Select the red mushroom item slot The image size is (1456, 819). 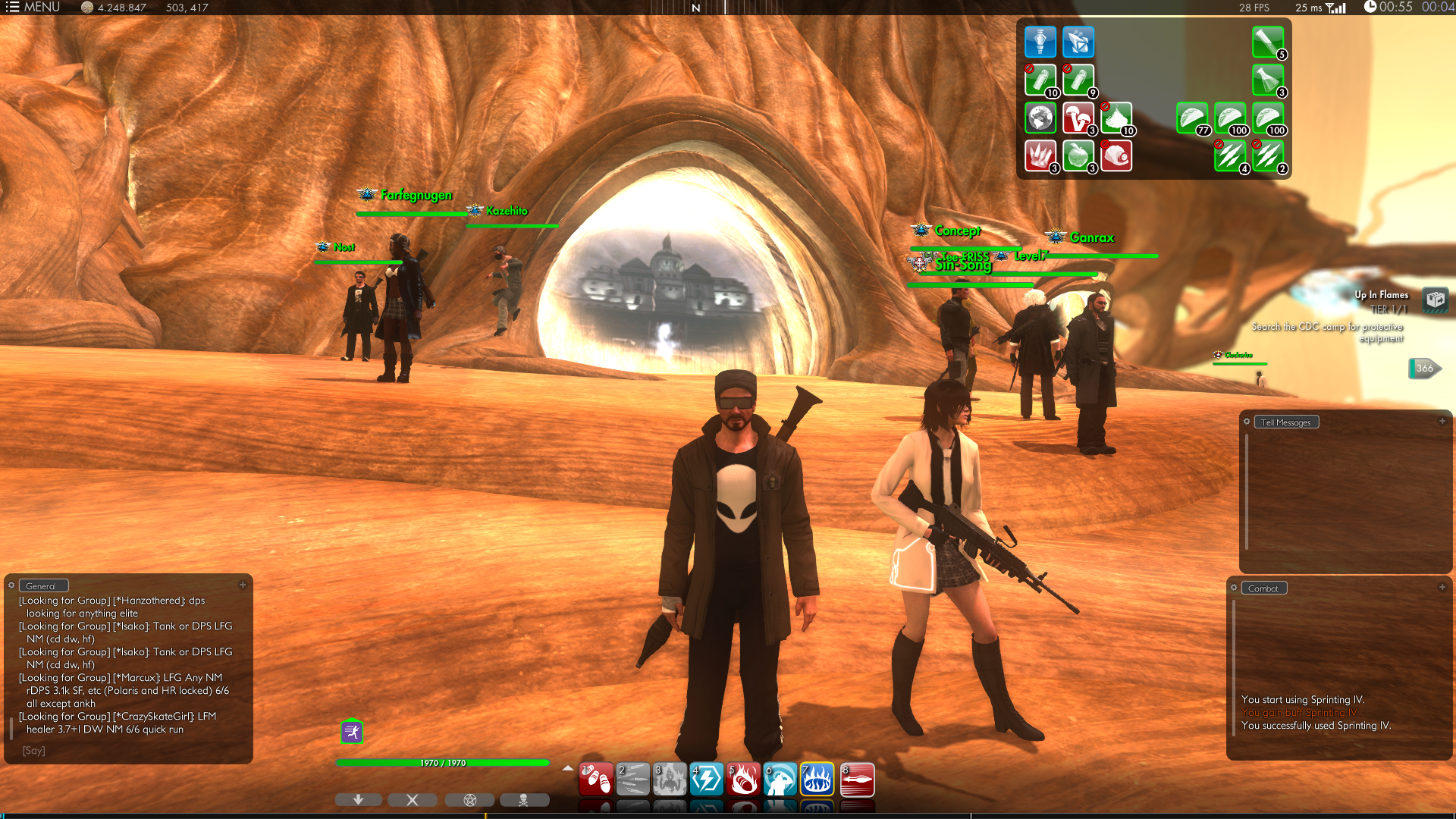click(x=1078, y=118)
